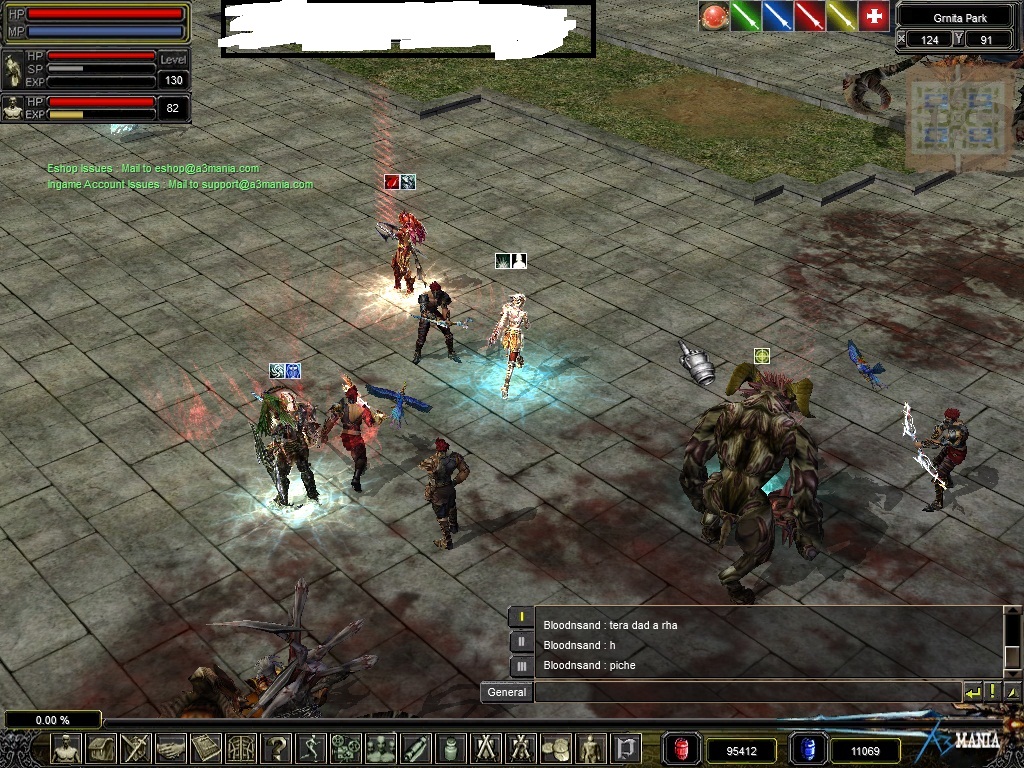Image resolution: width=1024 pixels, height=768 pixels.
Task: Use the blue potion slot
Action: tap(808, 749)
